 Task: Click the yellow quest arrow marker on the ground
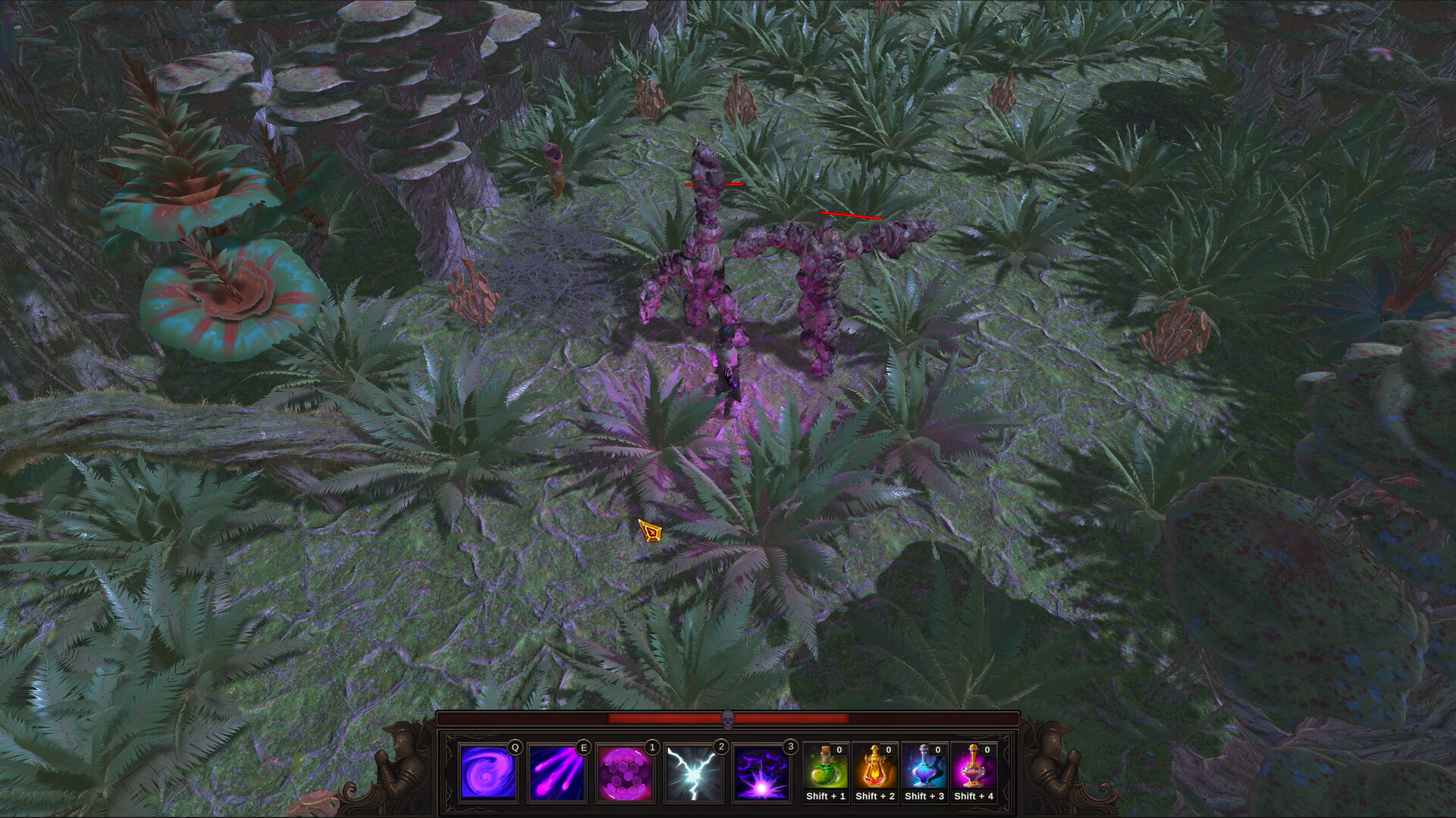coord(650,531)
